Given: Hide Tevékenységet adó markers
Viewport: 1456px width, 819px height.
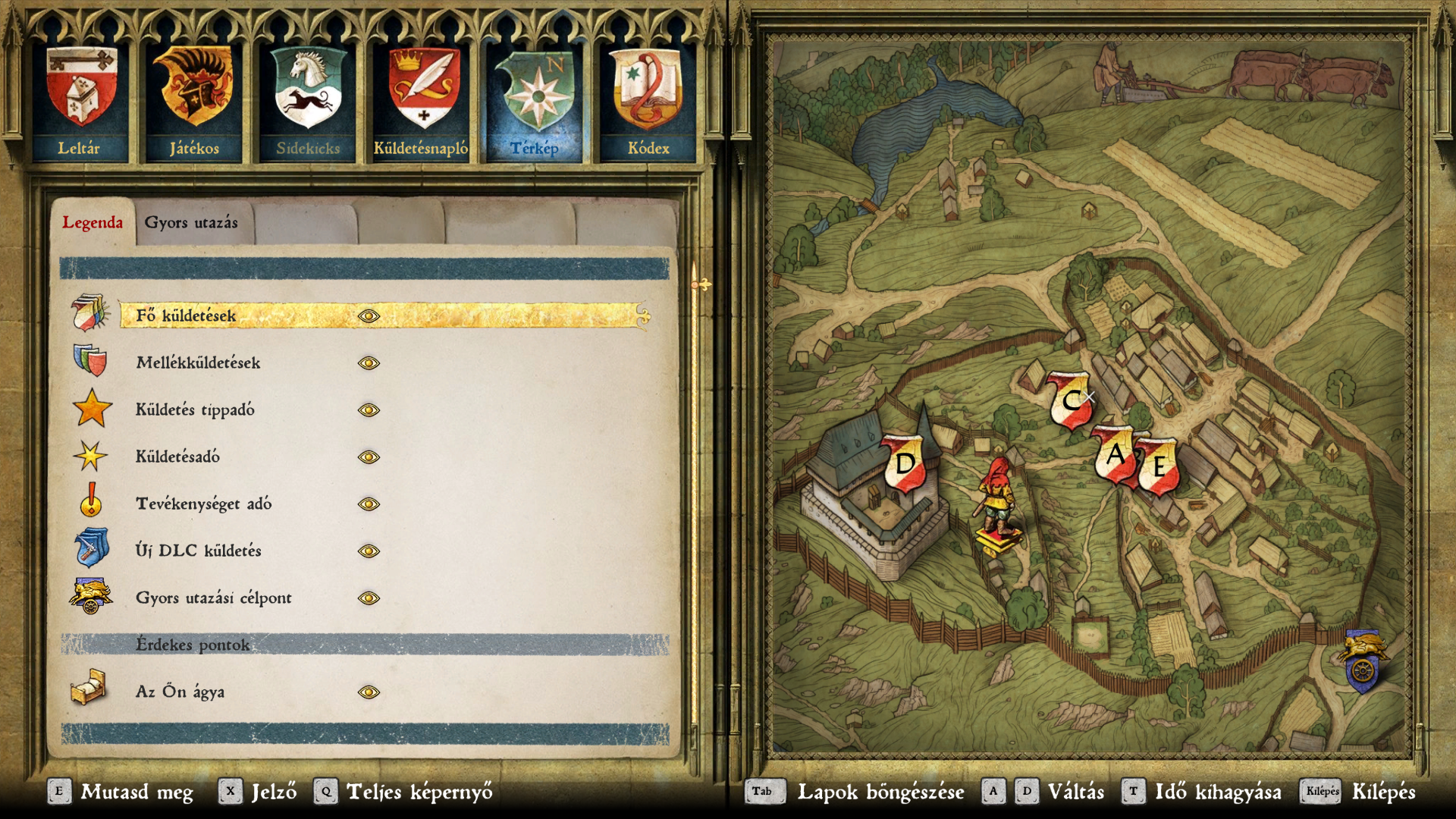Looking at the screenshot, I should click(x=369, y=504).
